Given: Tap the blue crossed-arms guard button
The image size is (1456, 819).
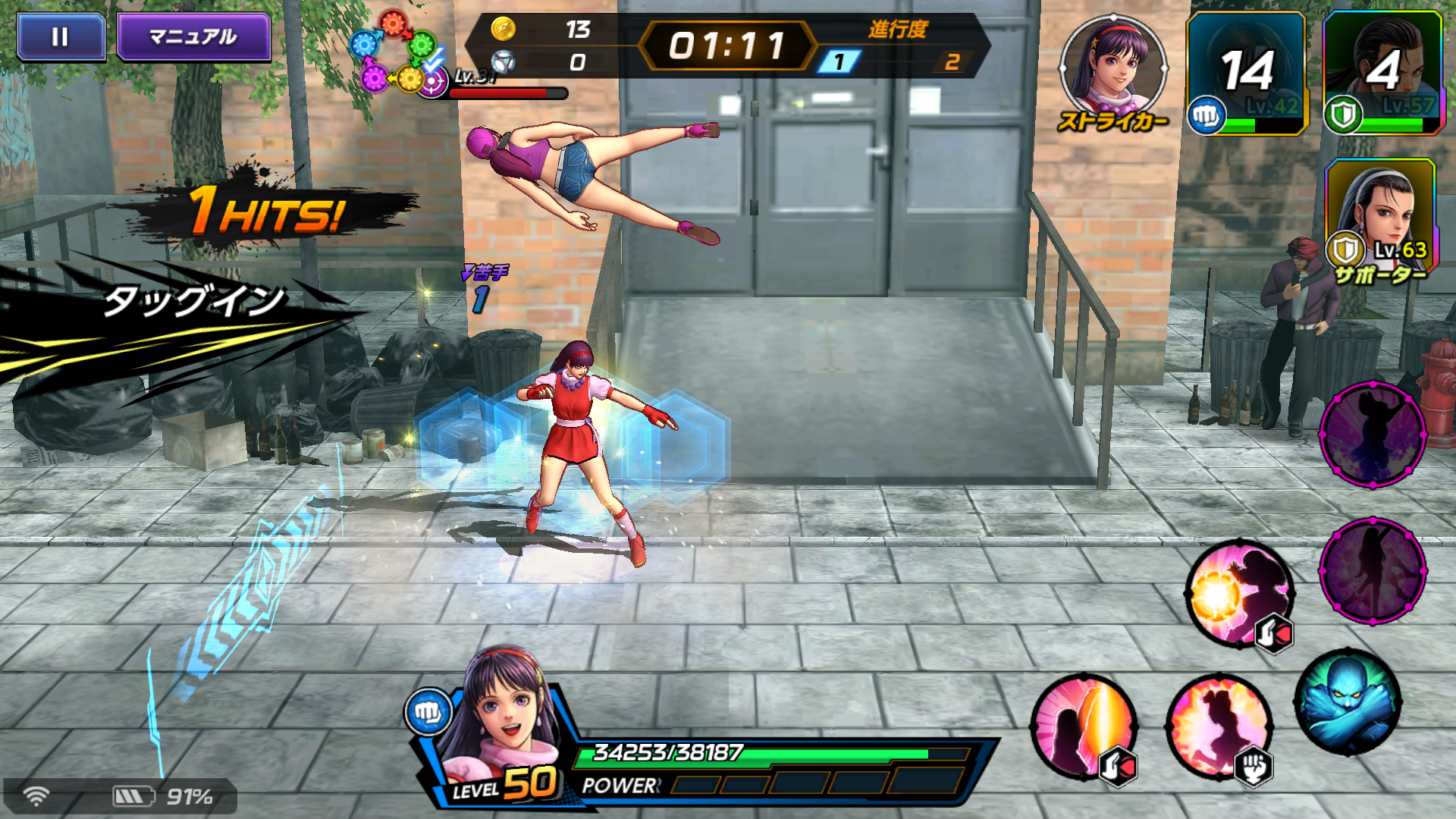Looking at the screenshot, I should (1348, 702).
